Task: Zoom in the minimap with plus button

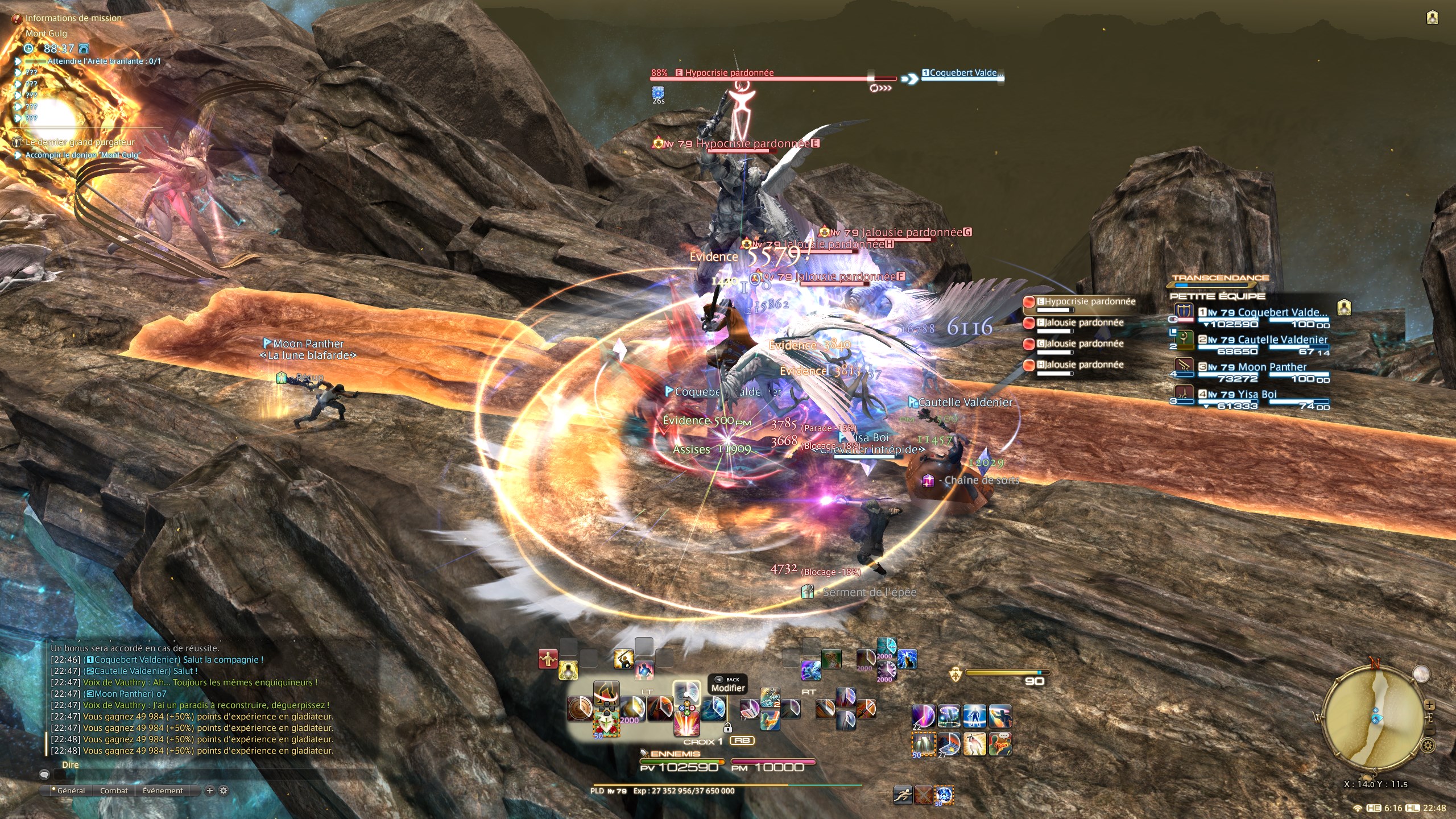Action: point(1429,705)
